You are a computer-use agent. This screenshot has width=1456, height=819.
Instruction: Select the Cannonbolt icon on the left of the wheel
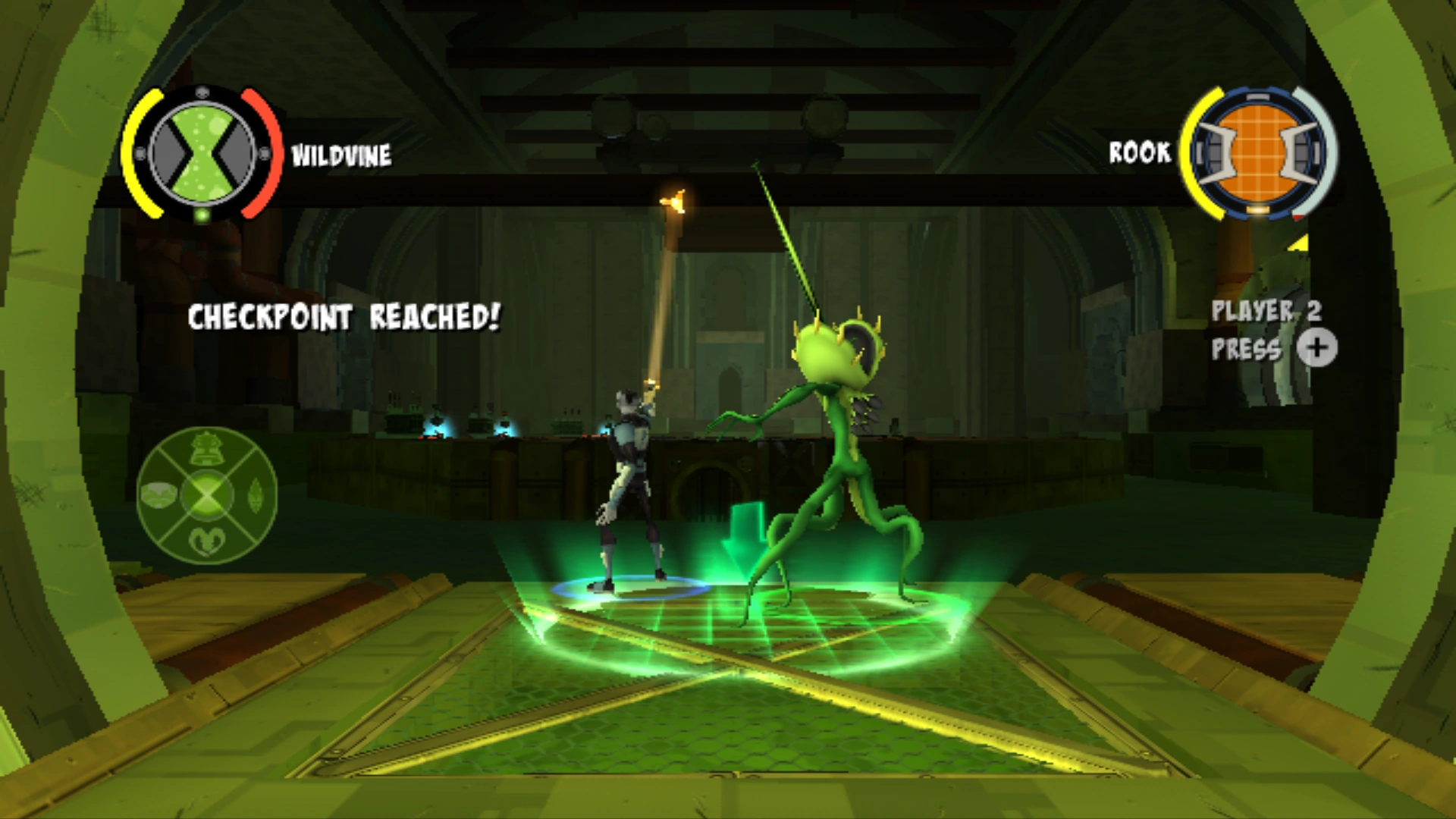[158, 495]
